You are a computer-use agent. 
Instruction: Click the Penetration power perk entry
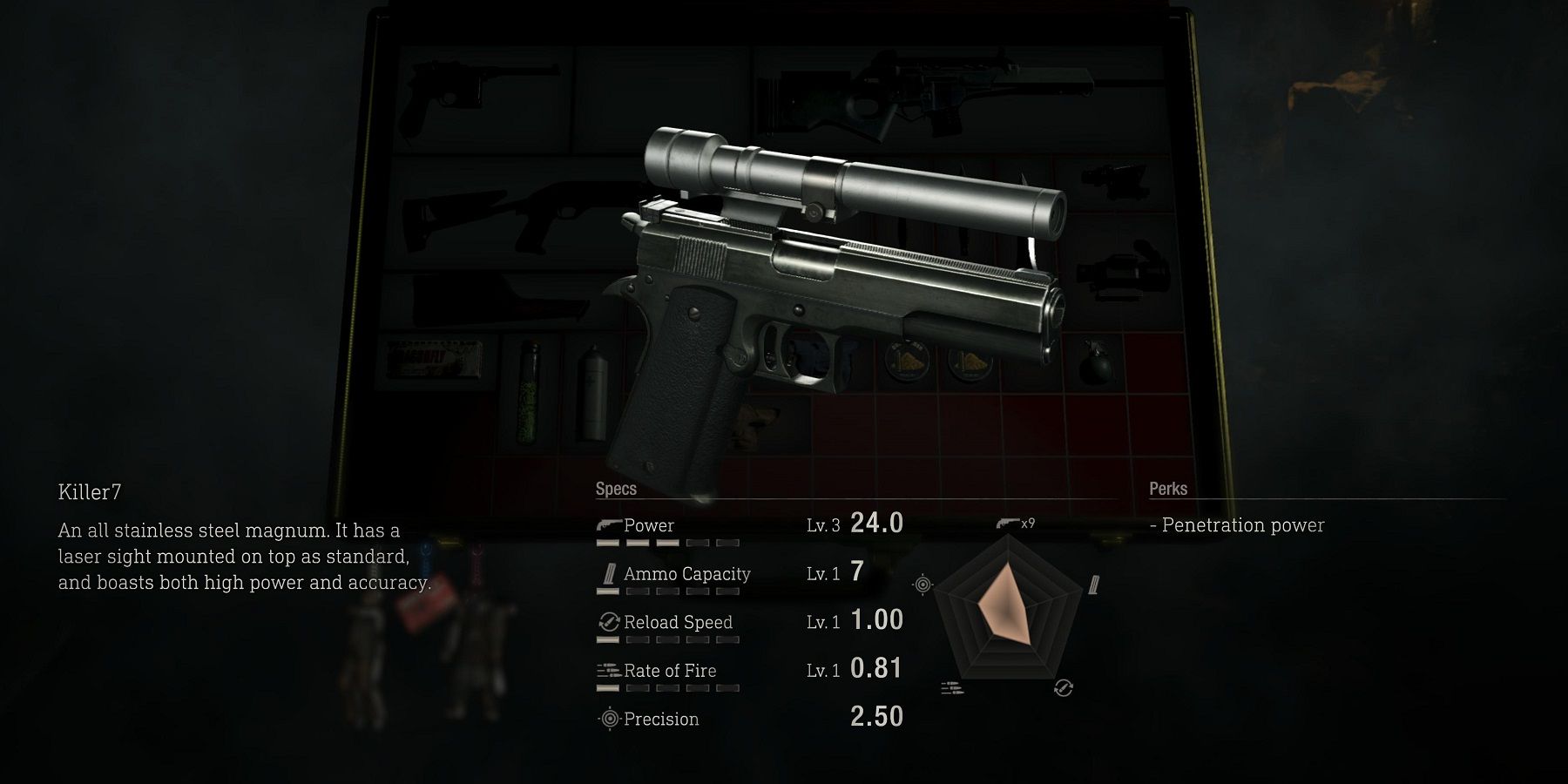(x=1237, y=525)
